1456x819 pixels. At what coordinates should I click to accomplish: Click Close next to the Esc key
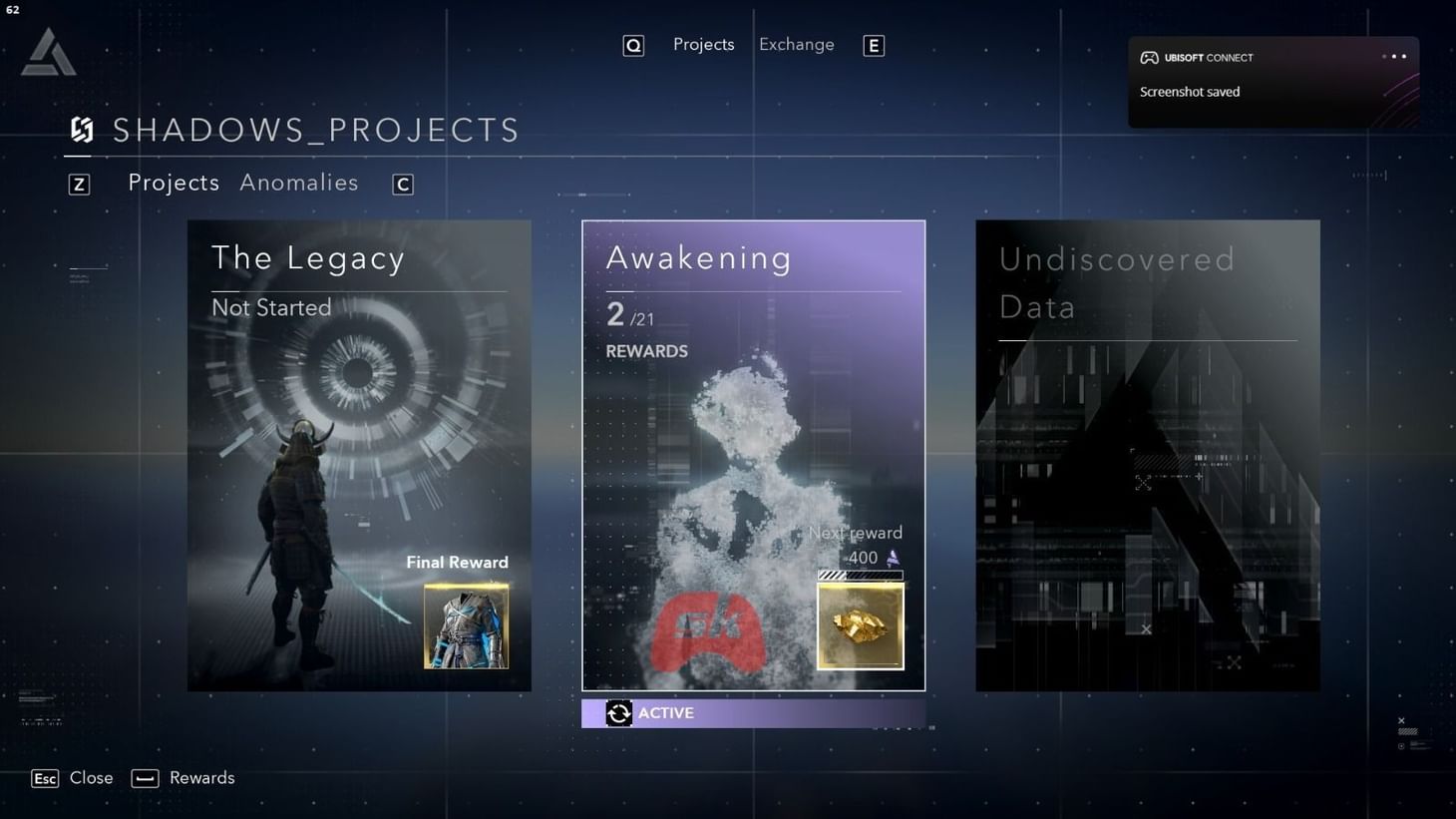click(x=92, y=778)
